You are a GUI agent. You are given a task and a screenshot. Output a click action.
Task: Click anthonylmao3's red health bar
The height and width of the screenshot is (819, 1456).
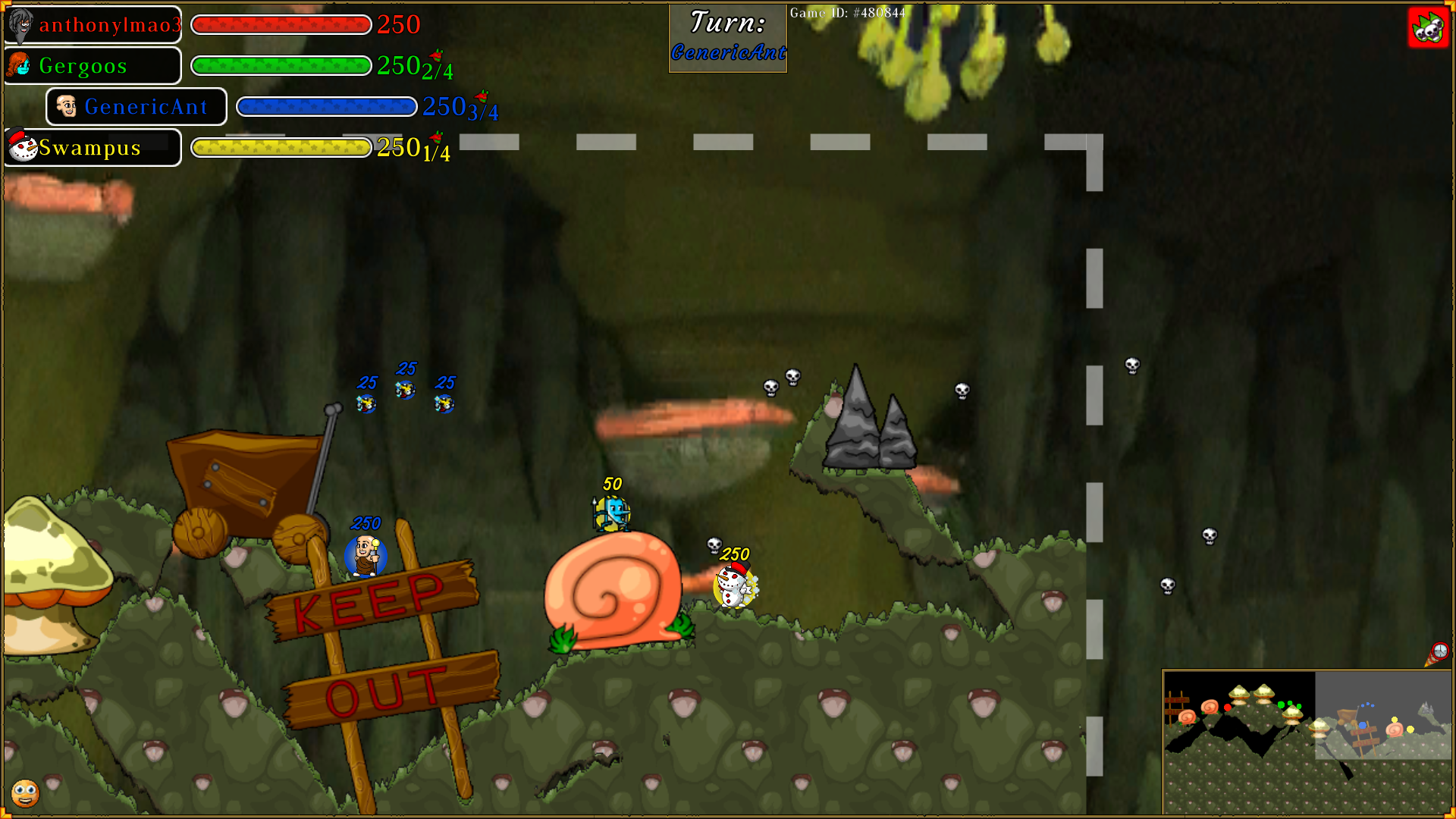click(x=281, y=25)
